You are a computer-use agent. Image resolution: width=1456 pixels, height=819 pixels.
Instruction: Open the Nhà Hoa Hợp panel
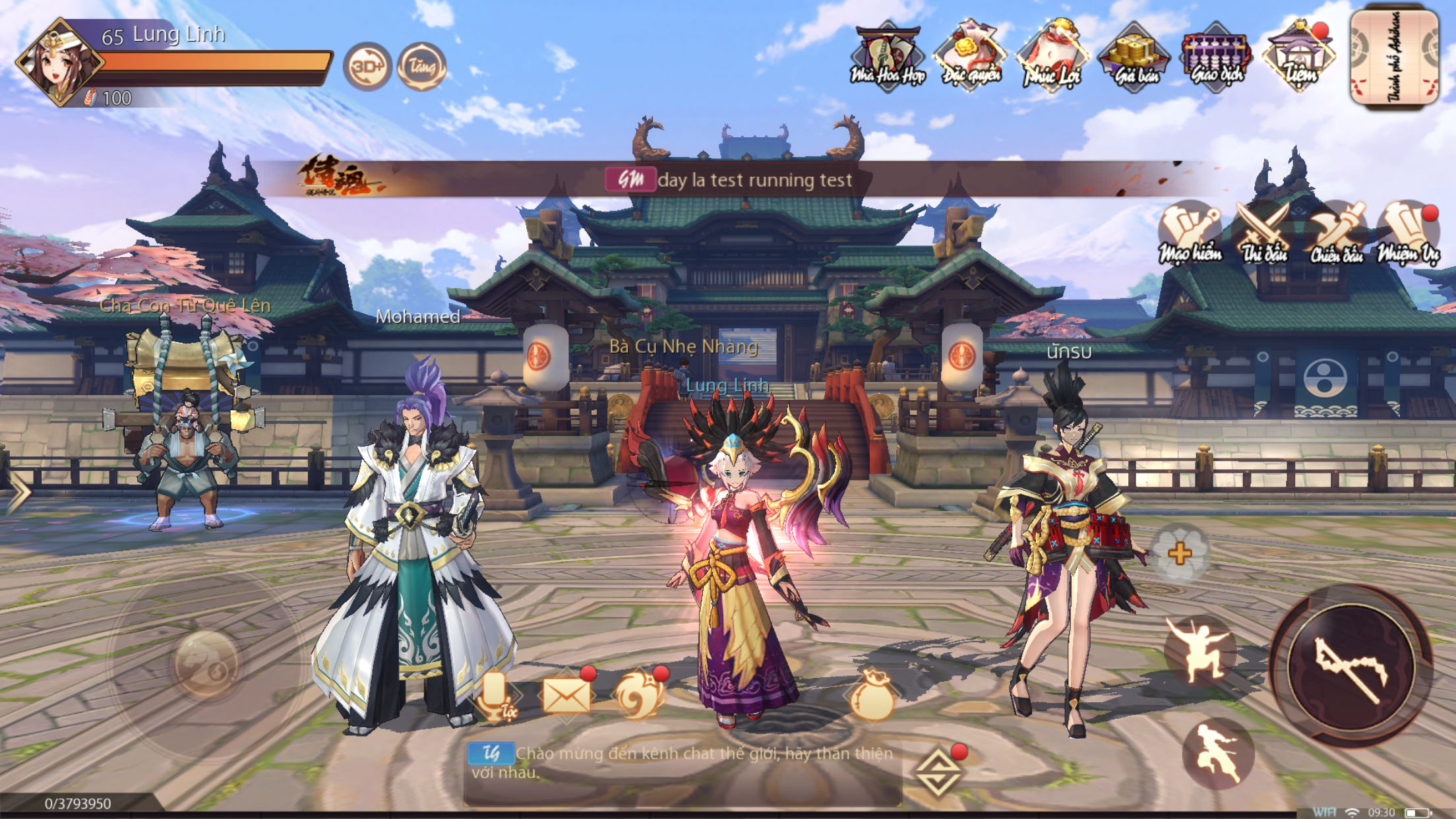click(x=888, y=53)
